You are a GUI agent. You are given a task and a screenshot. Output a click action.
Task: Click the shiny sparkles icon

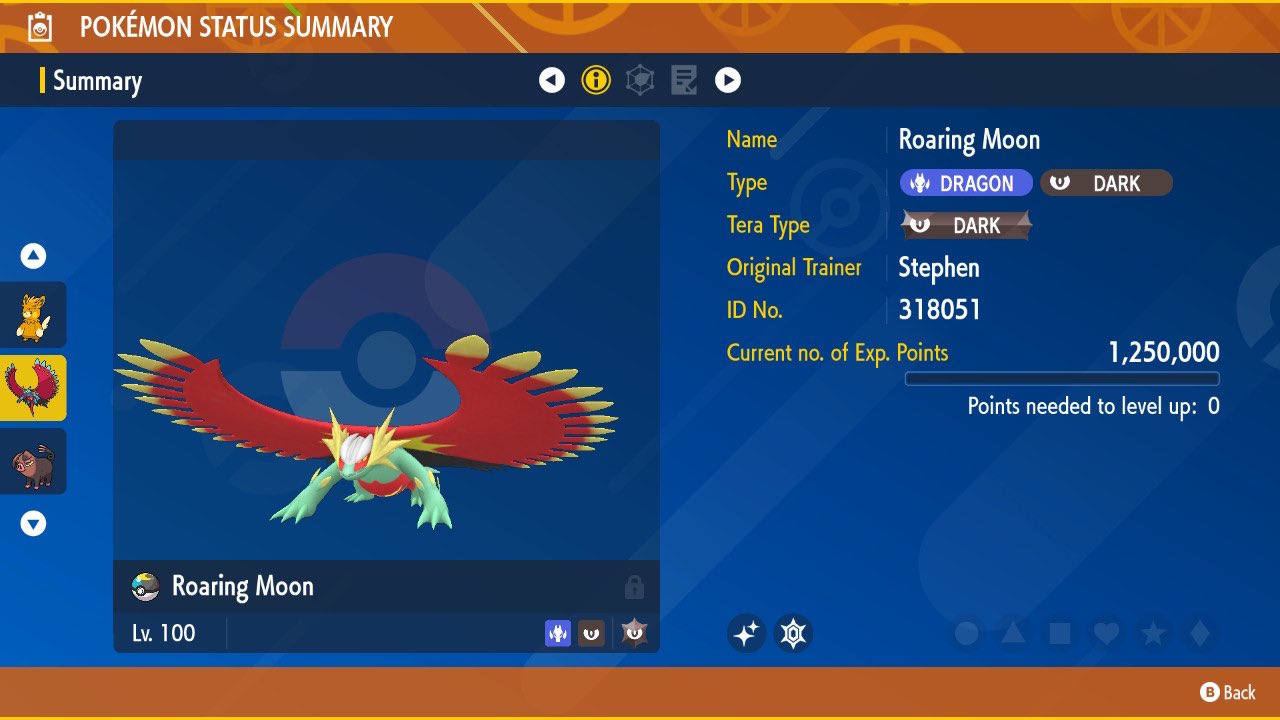click(x=746, y=633)
